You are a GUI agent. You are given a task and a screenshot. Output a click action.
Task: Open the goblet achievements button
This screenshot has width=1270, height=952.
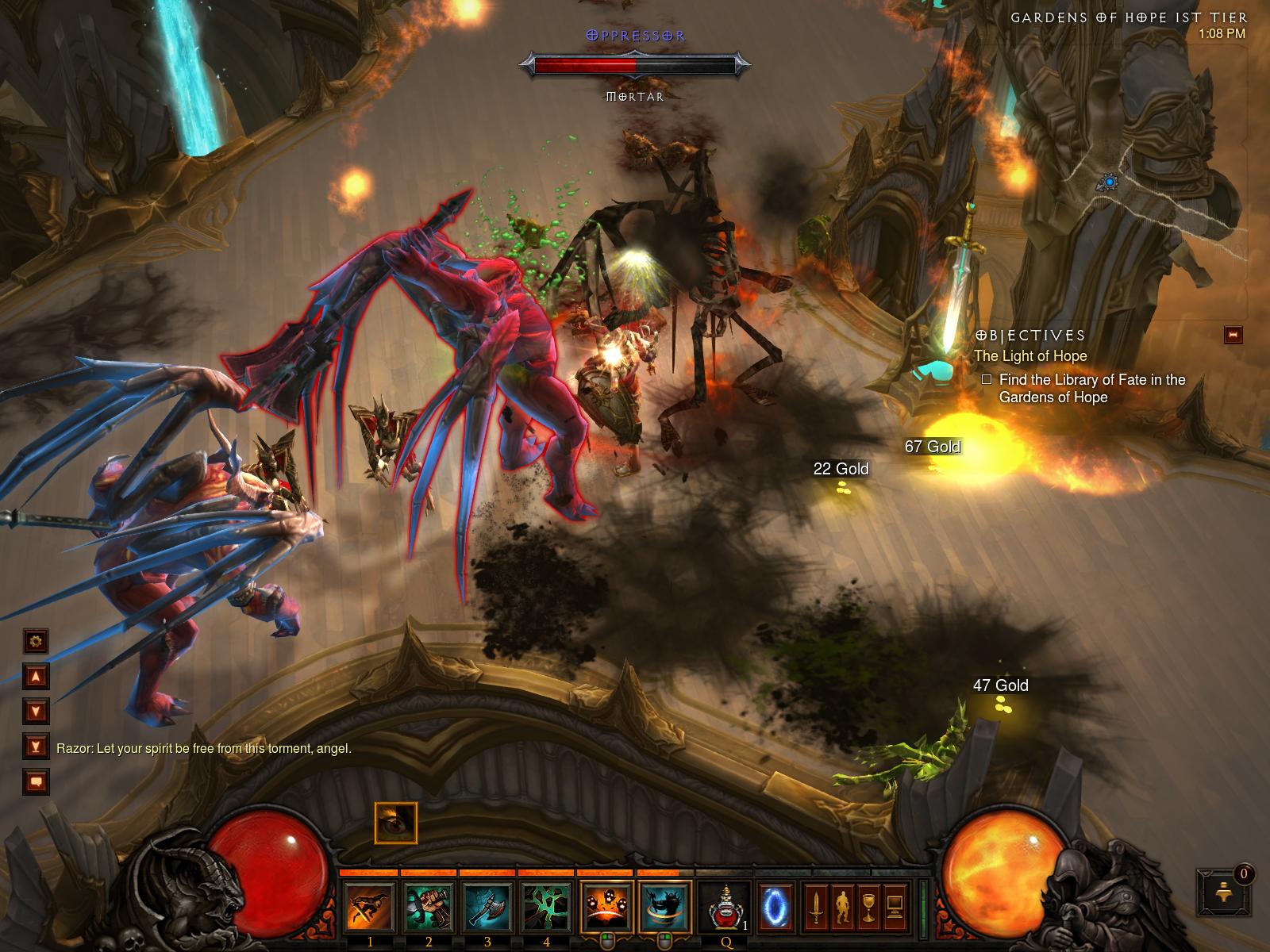[869, 907]
